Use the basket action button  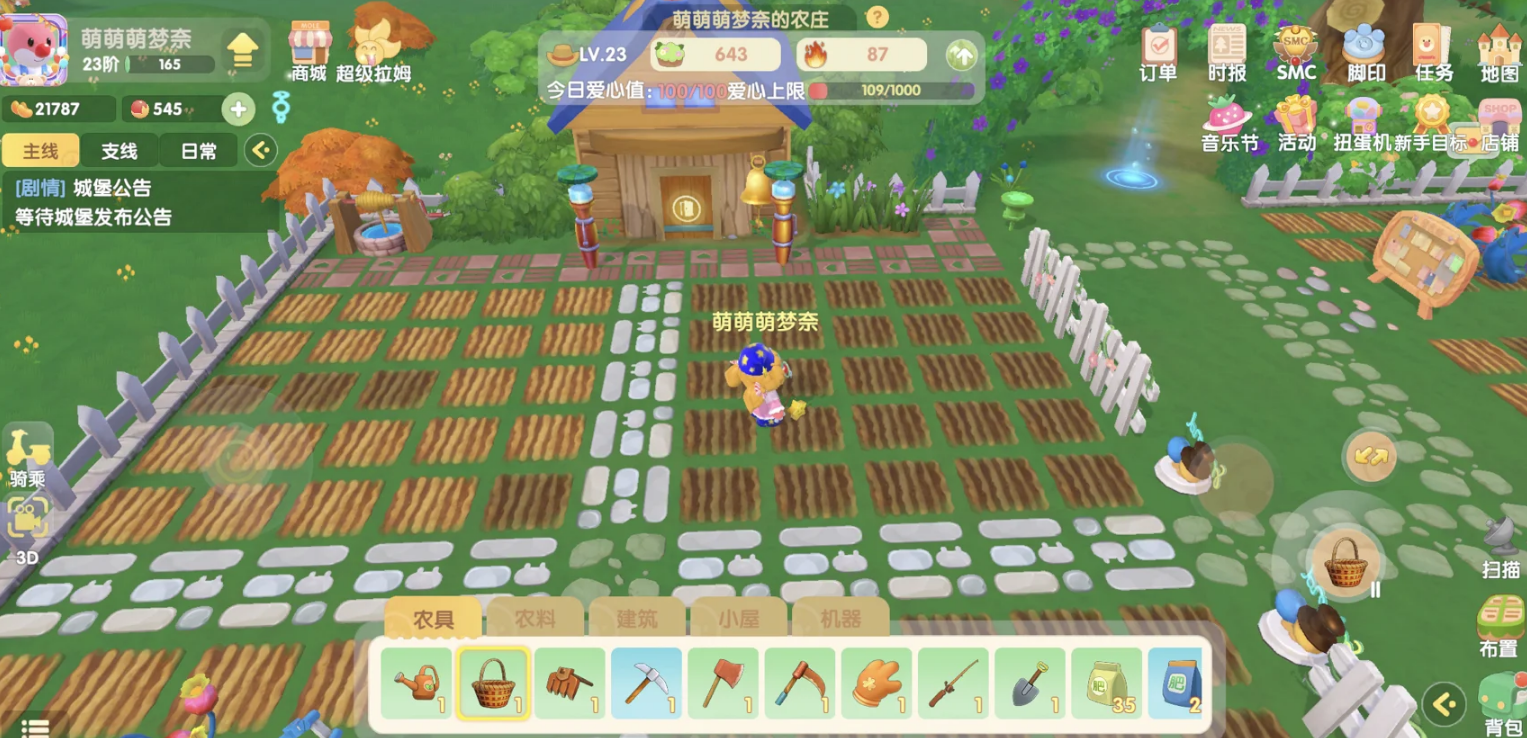pyautogui.click(x=1345, y=563)
